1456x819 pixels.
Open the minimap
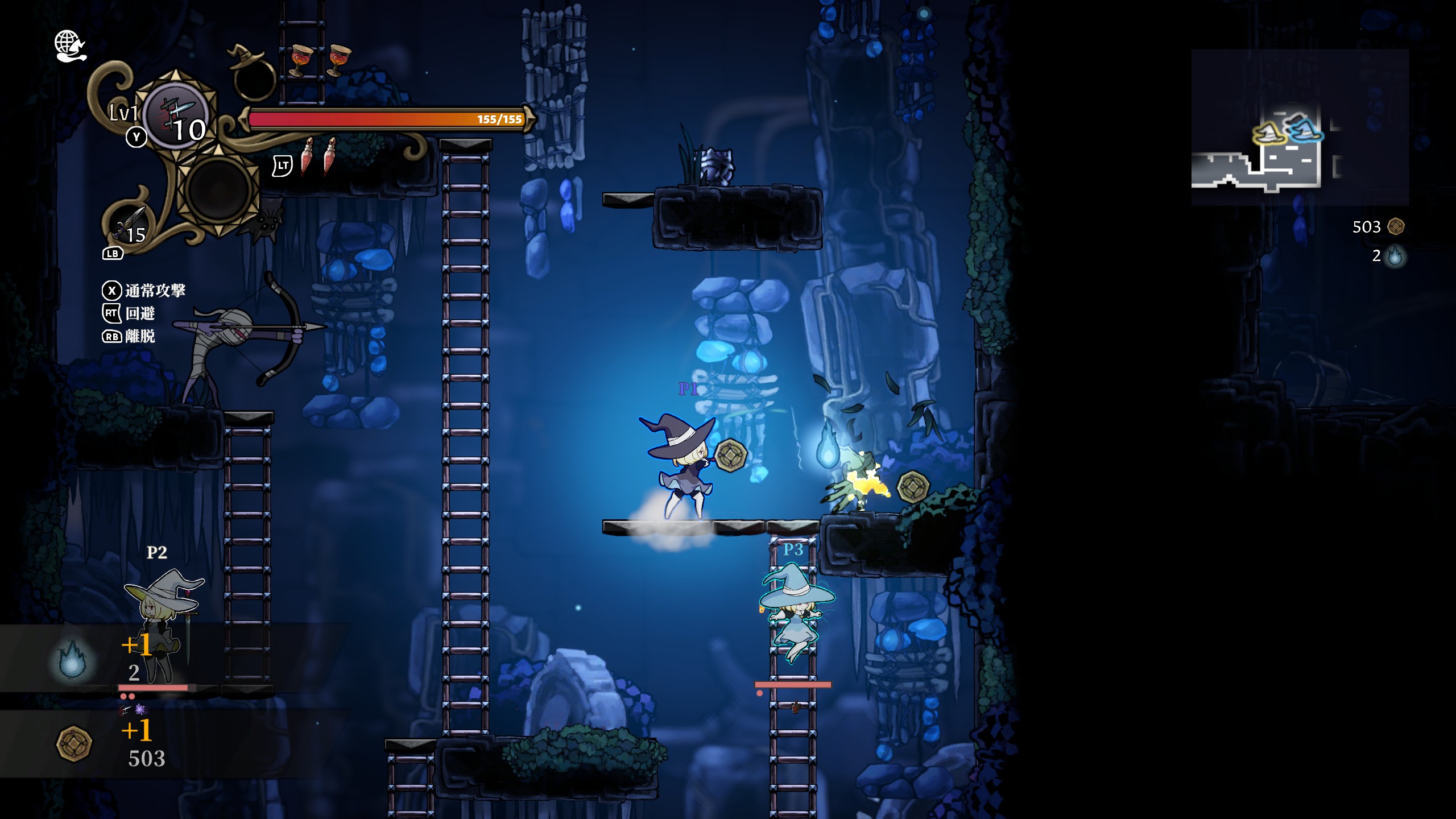1299,127
